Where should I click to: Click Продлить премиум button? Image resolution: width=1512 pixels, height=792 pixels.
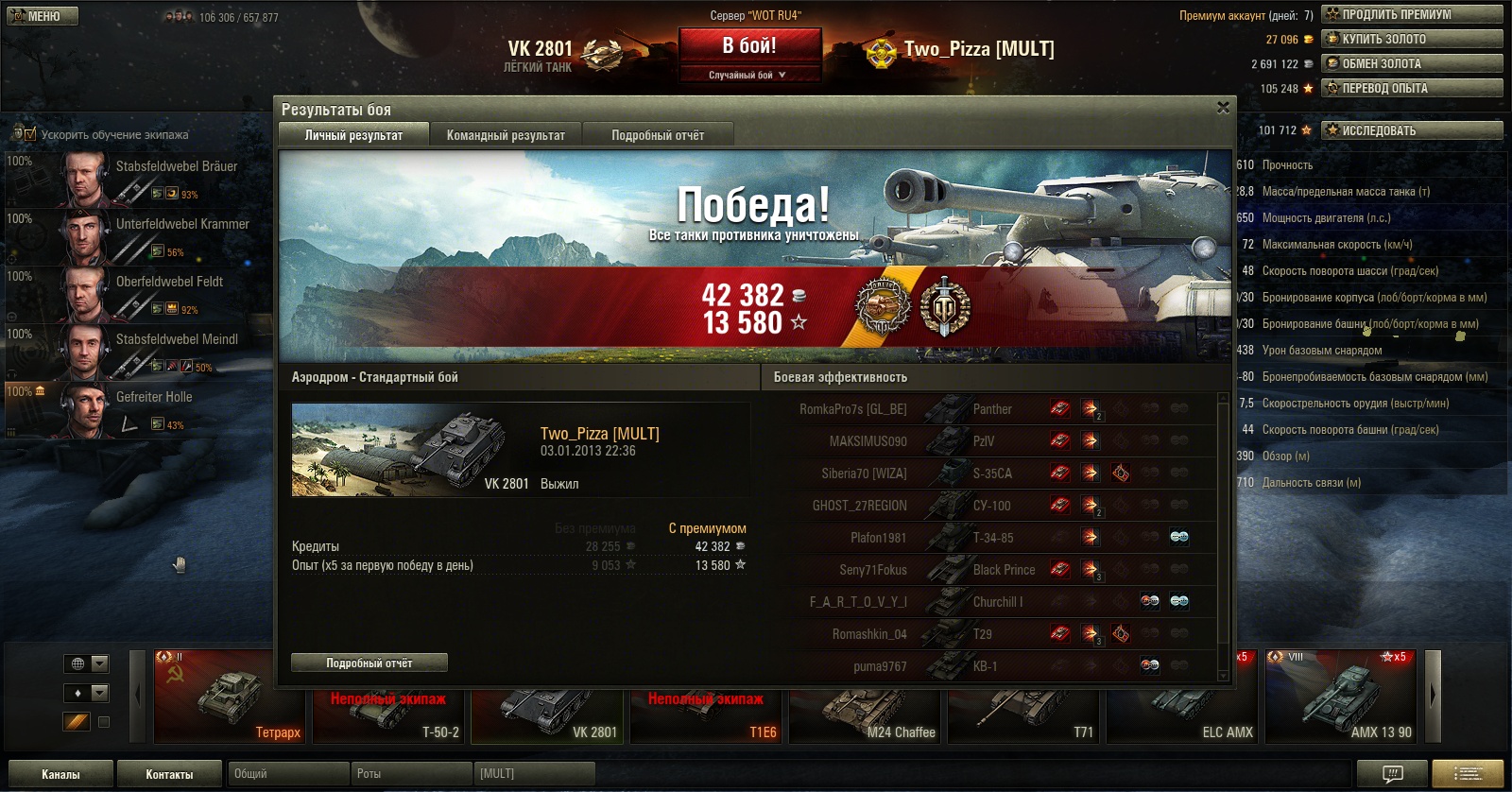pyautogui.click(x=1412, y=14)
